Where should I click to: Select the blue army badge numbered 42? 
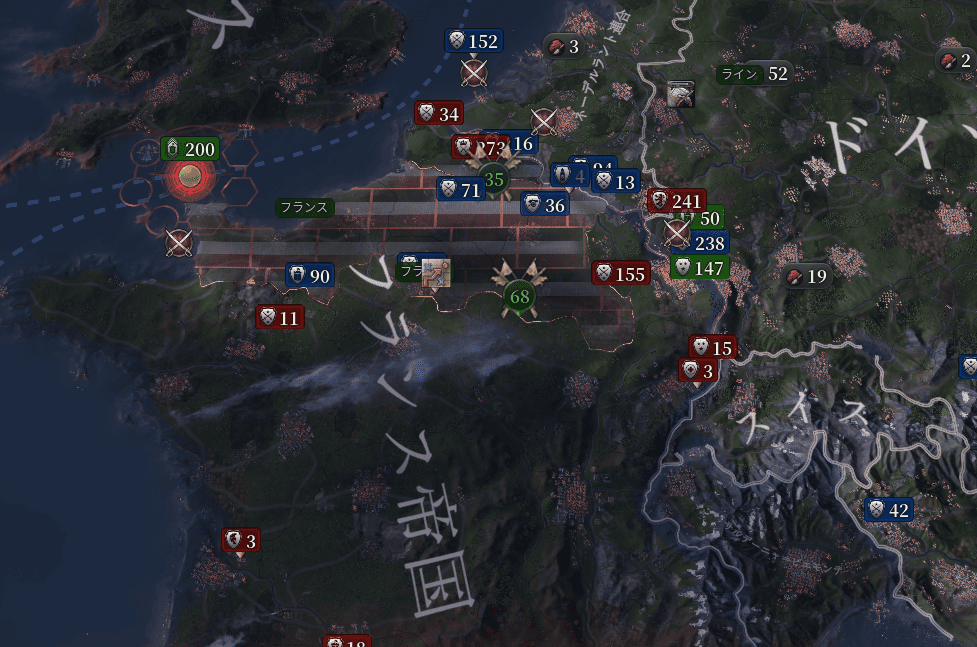[x=888, y=510]
